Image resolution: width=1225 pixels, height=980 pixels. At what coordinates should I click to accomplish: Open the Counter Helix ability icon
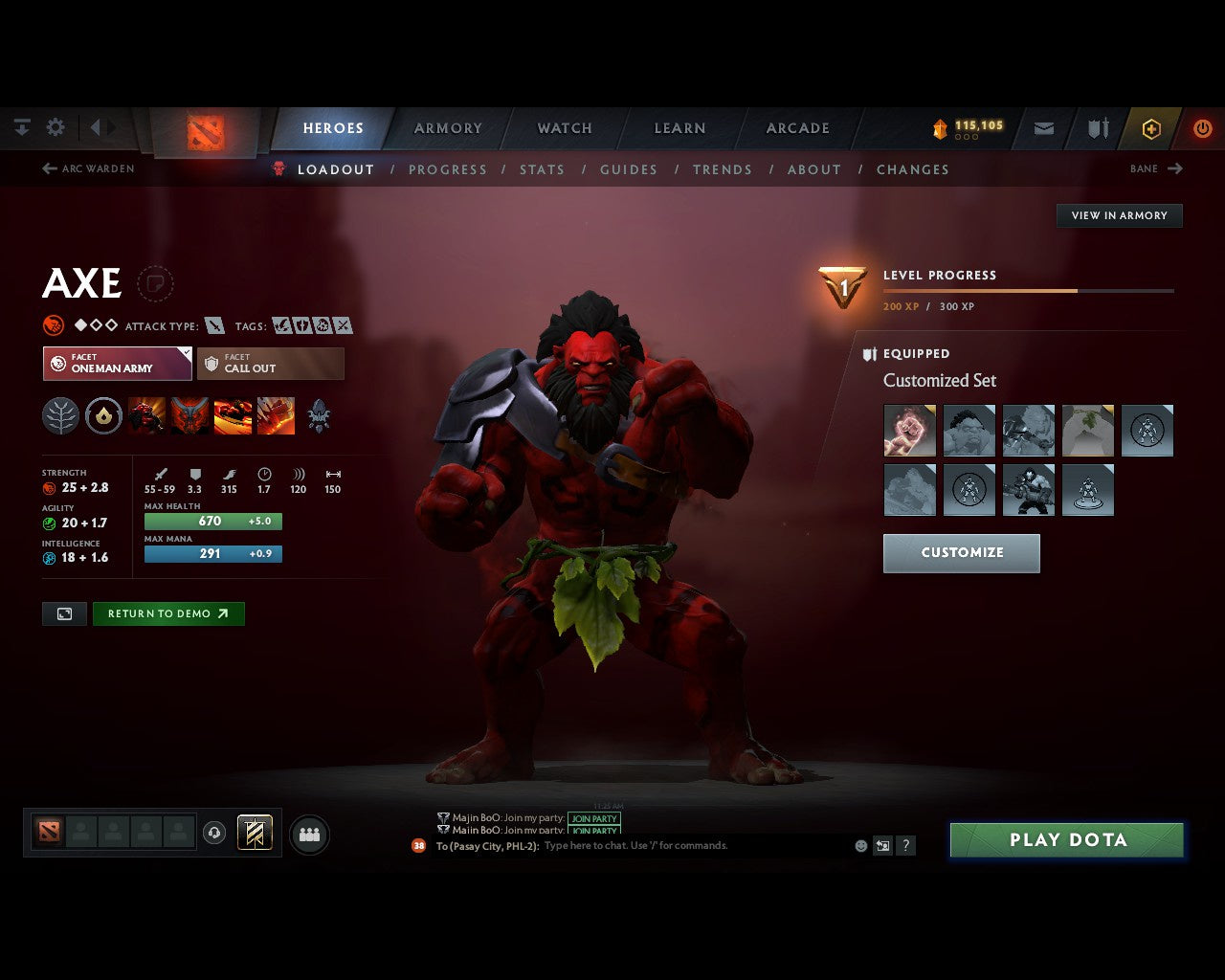click(233, 415)
